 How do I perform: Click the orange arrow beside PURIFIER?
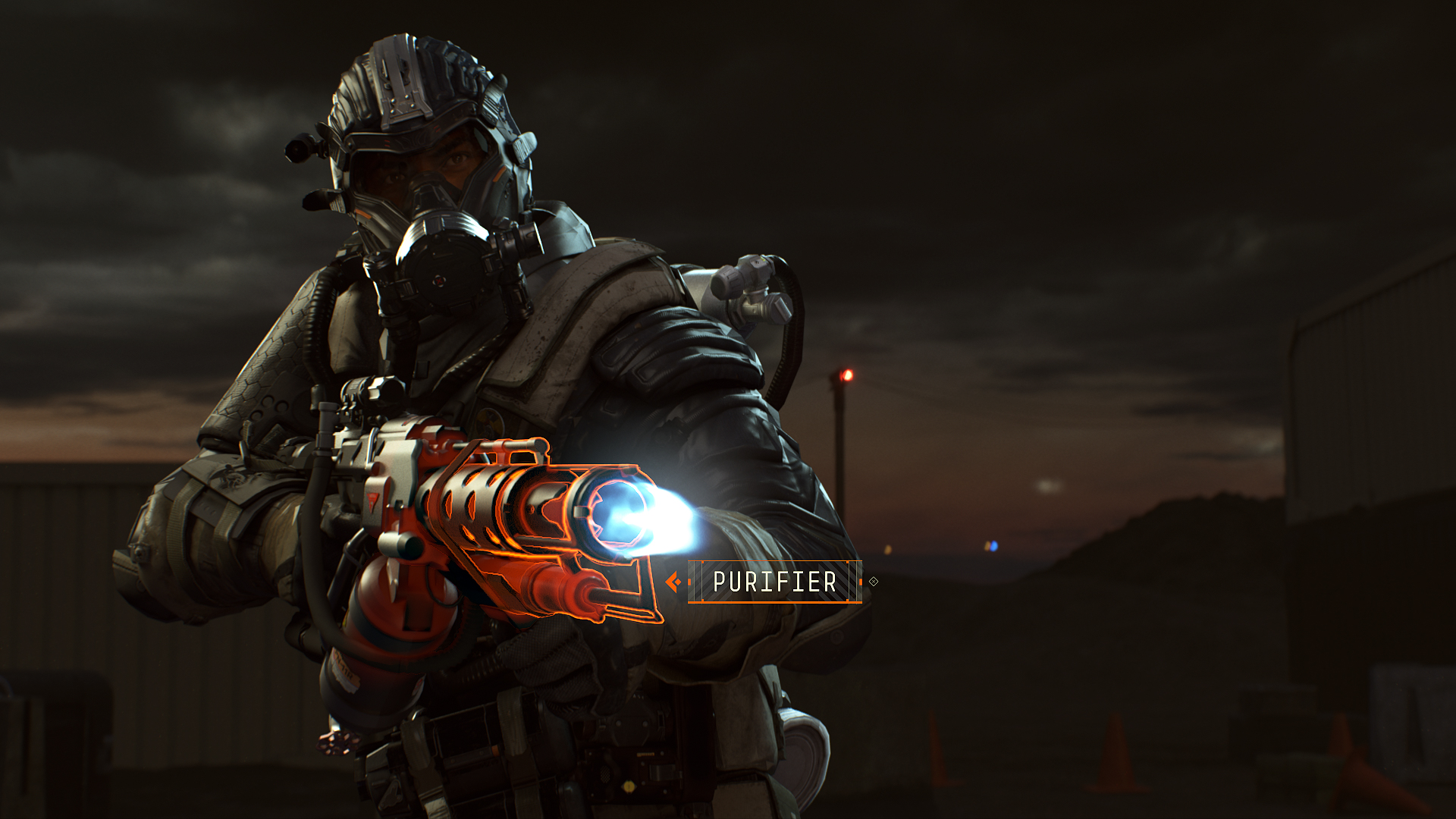[673, 582]
